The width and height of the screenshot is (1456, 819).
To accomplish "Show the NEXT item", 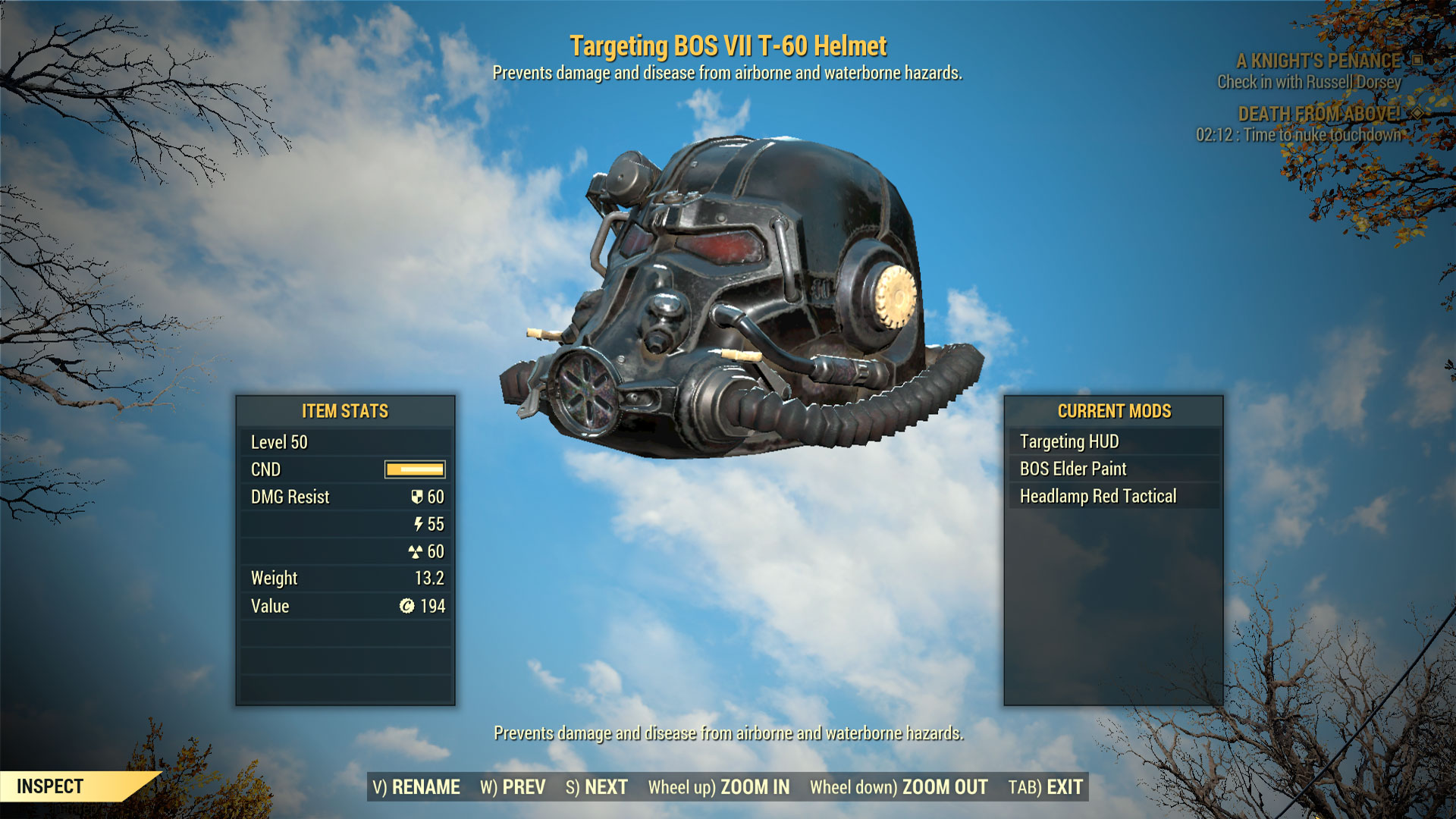I will (x=597, y=787).
